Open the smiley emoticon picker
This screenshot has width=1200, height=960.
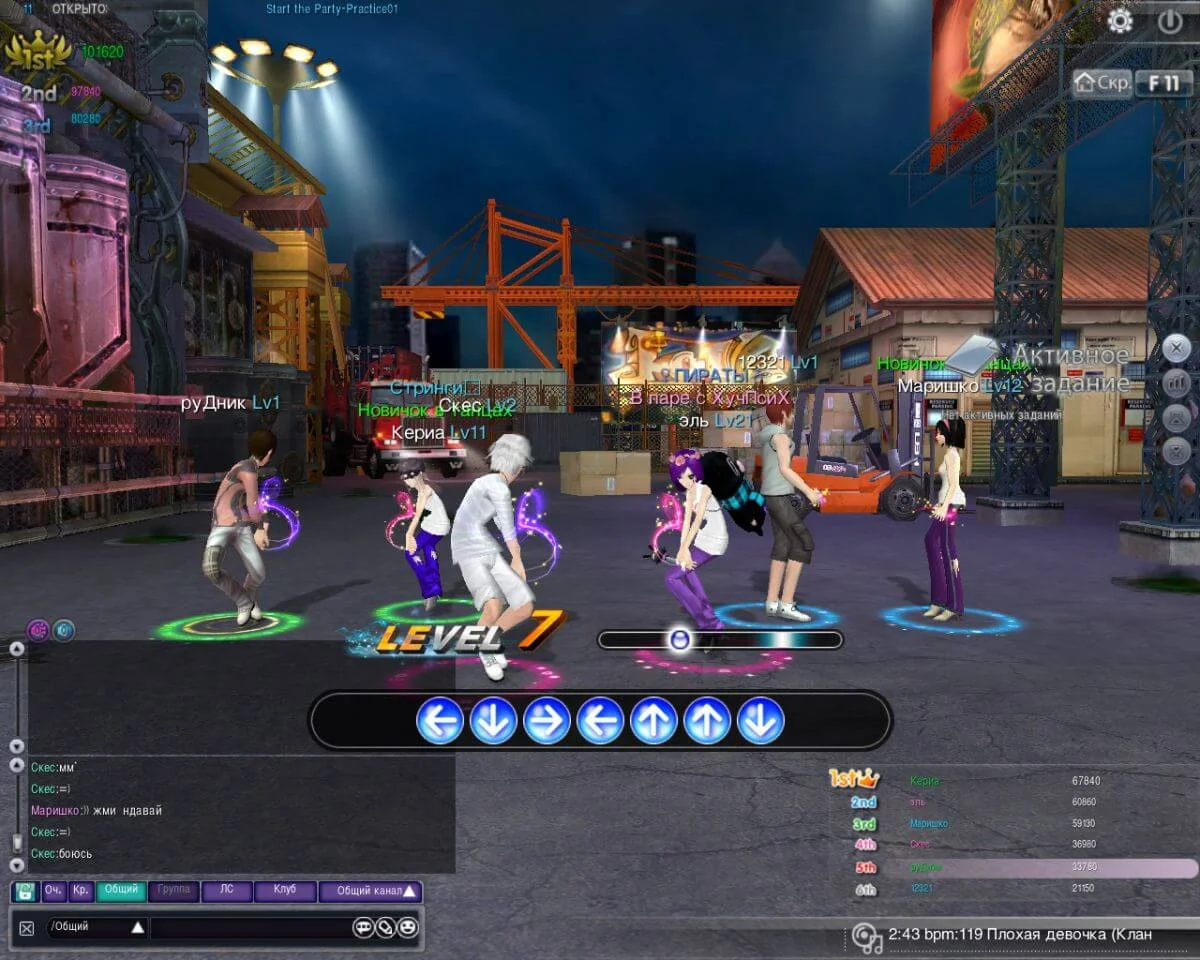click(407, 927)
